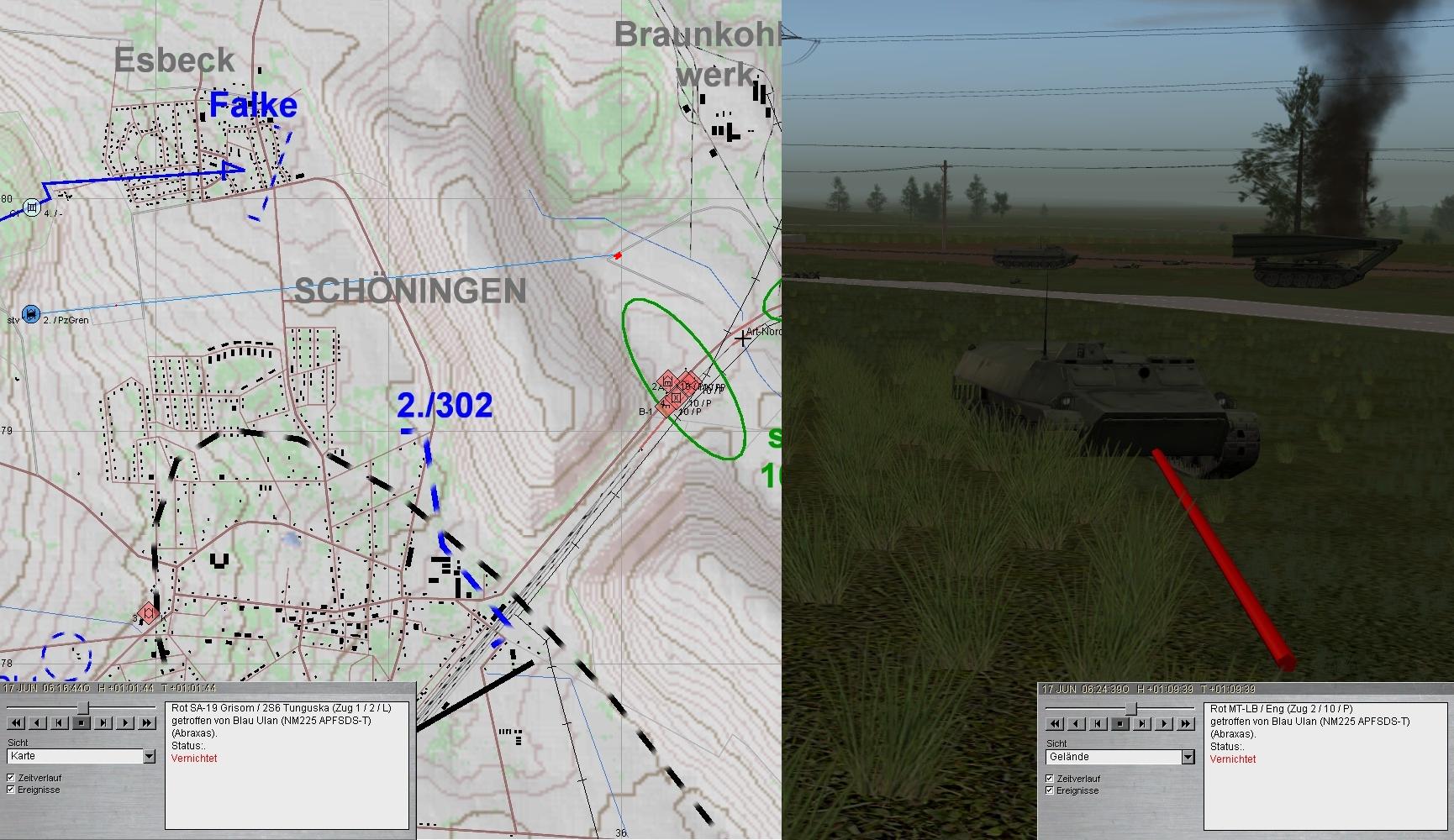
Task: Fast-forward the Karte panel replay
Action: pos(147,722)
